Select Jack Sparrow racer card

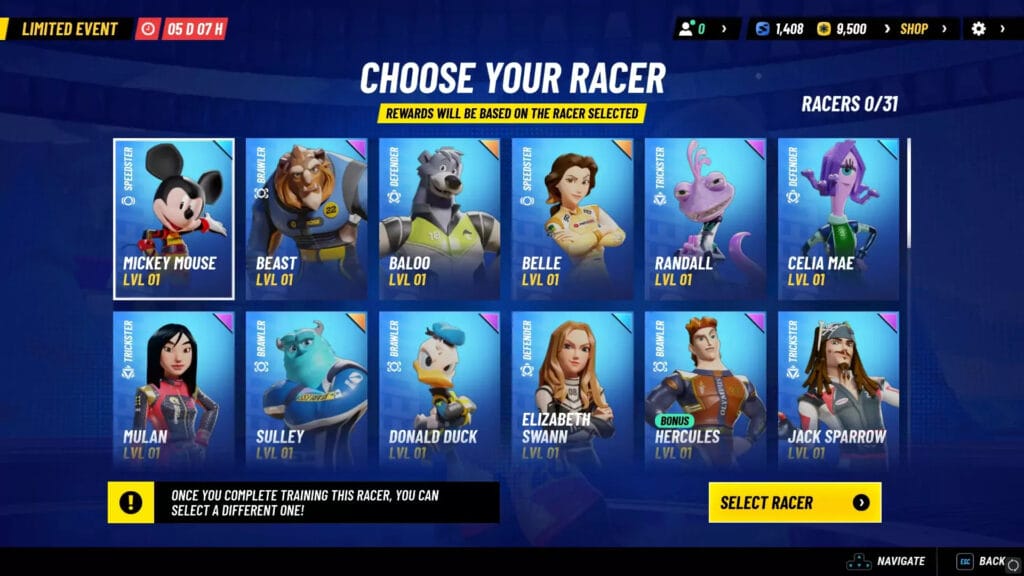tap(838, 389)
